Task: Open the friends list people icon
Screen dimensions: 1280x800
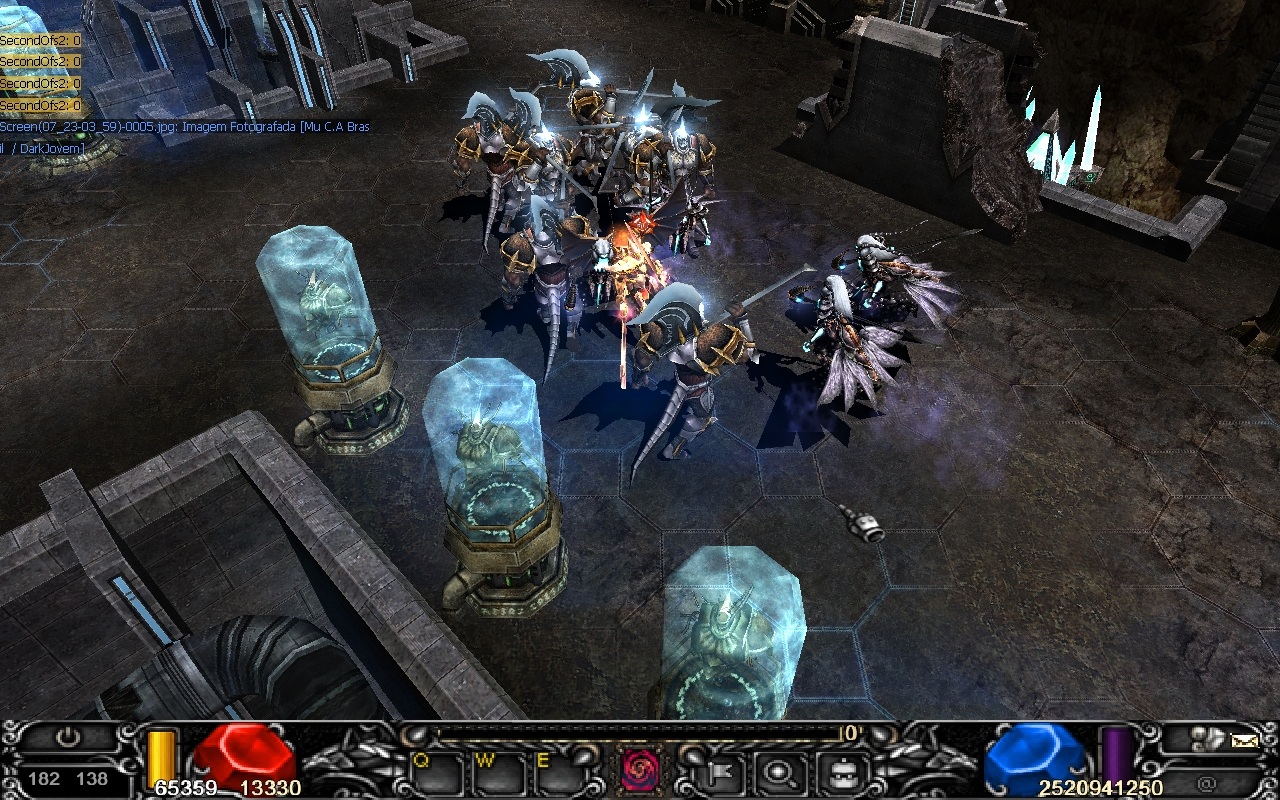Action: pyautogui.click(x=1206, y=739)
